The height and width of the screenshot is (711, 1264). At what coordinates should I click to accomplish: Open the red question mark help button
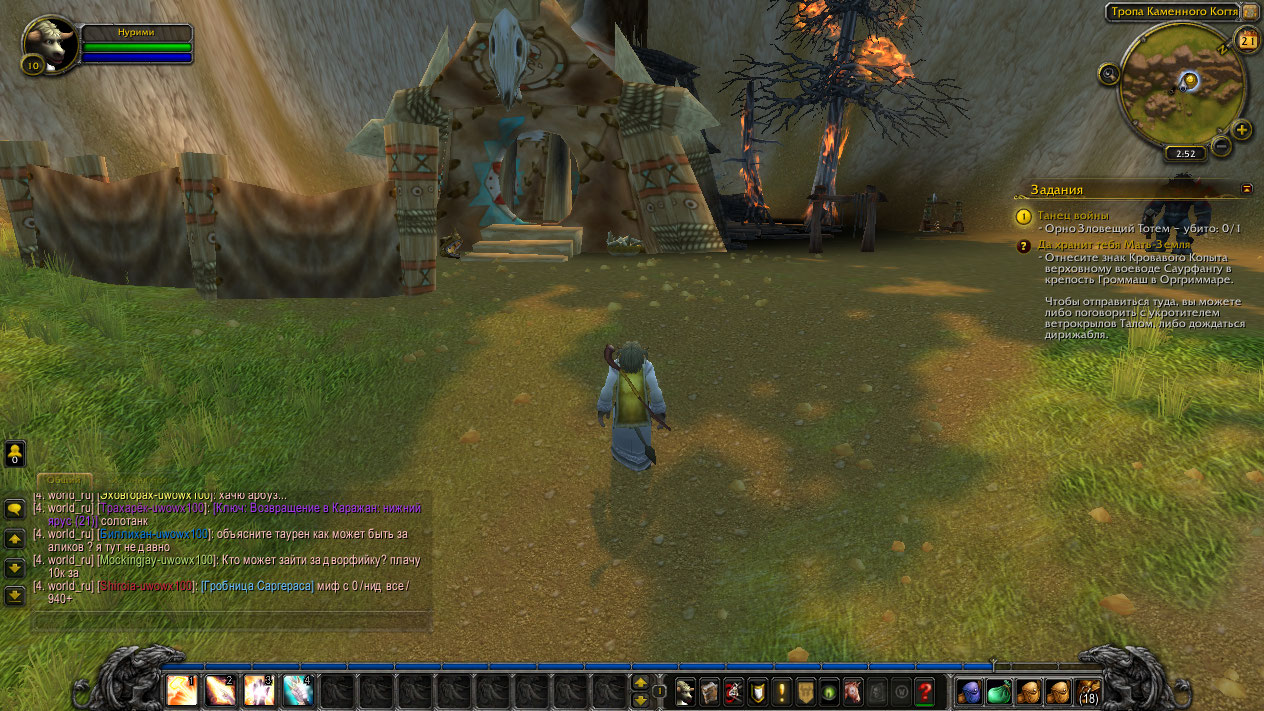(925, 691)
